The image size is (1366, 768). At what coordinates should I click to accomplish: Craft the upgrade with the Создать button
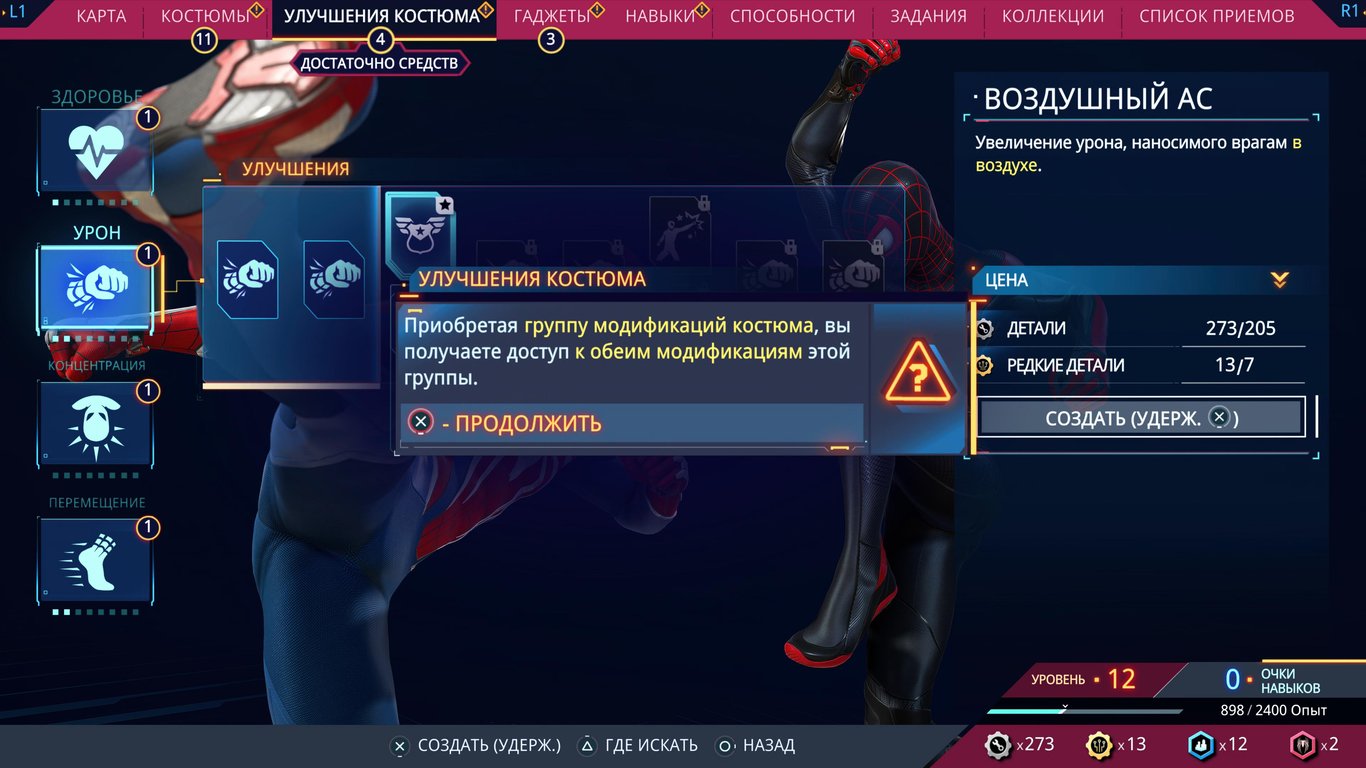pos(1141,418)
